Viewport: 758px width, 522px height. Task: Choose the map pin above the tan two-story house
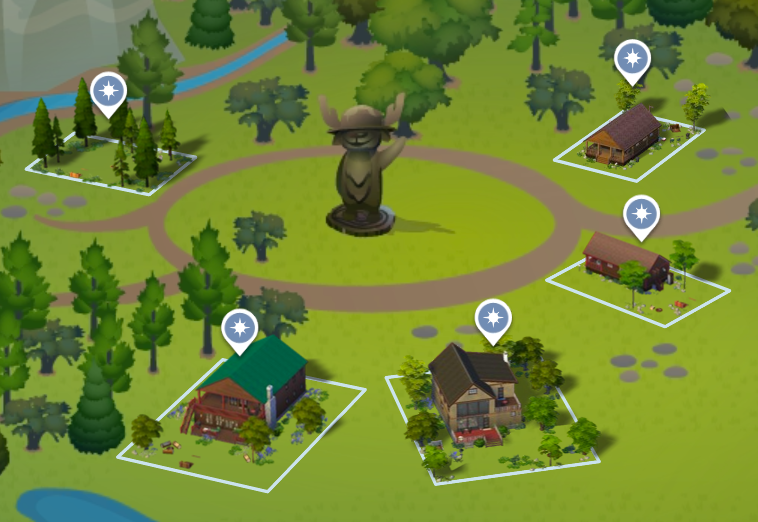coord(491,319)
